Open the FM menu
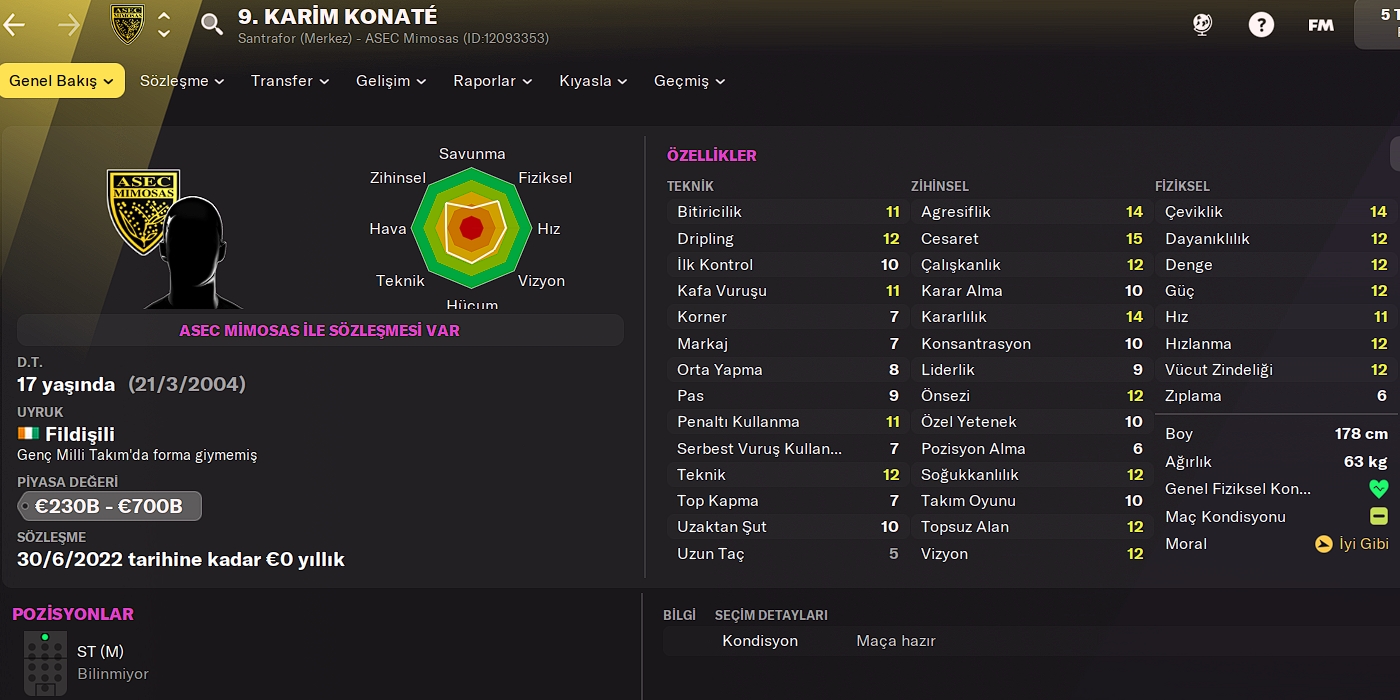This screenshot has height=700, width=1400. (x=1320, y=25)
